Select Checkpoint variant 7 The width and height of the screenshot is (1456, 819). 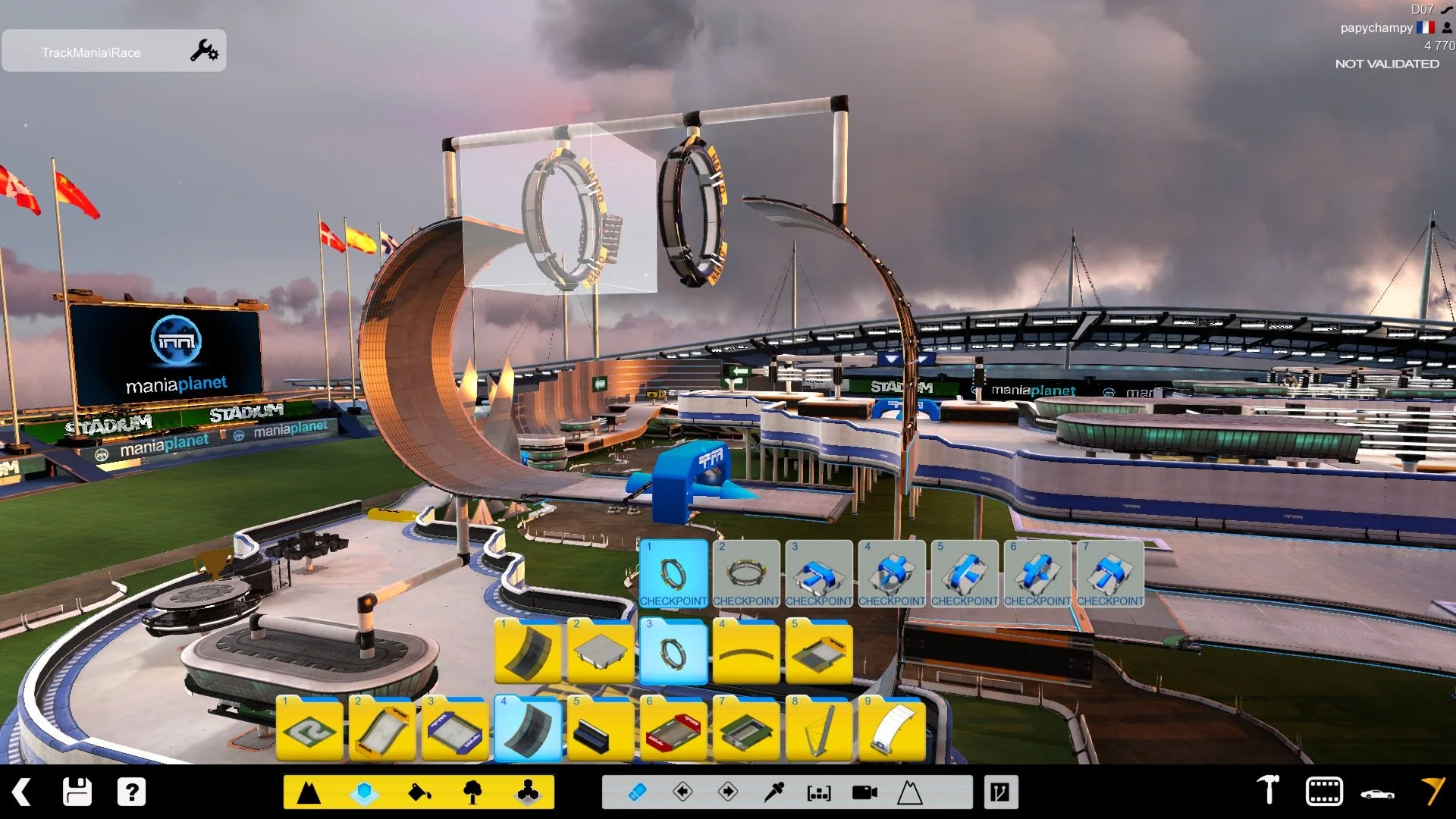(x=1111, y=574)
